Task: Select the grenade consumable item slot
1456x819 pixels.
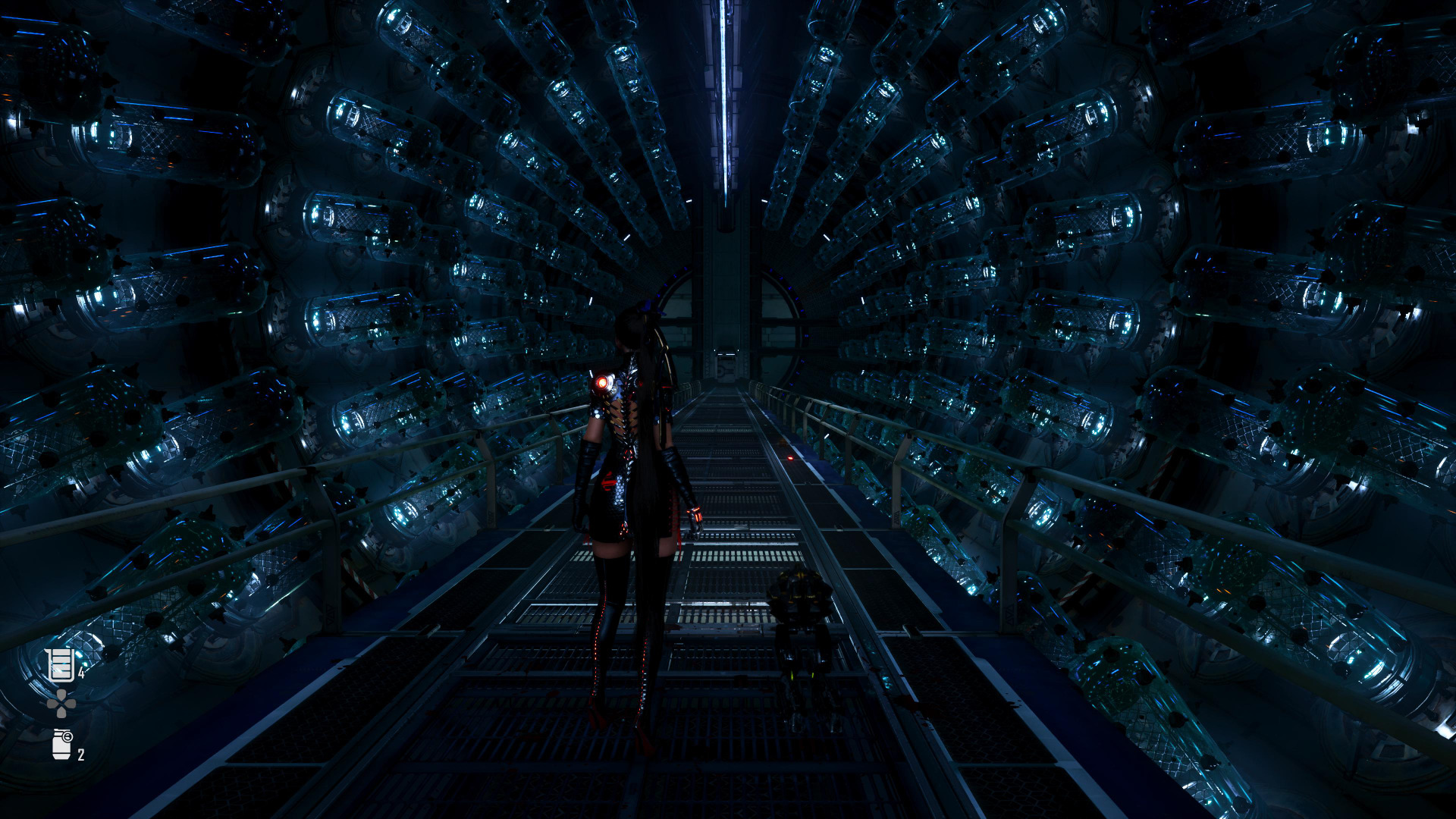Action: point(61,744)
